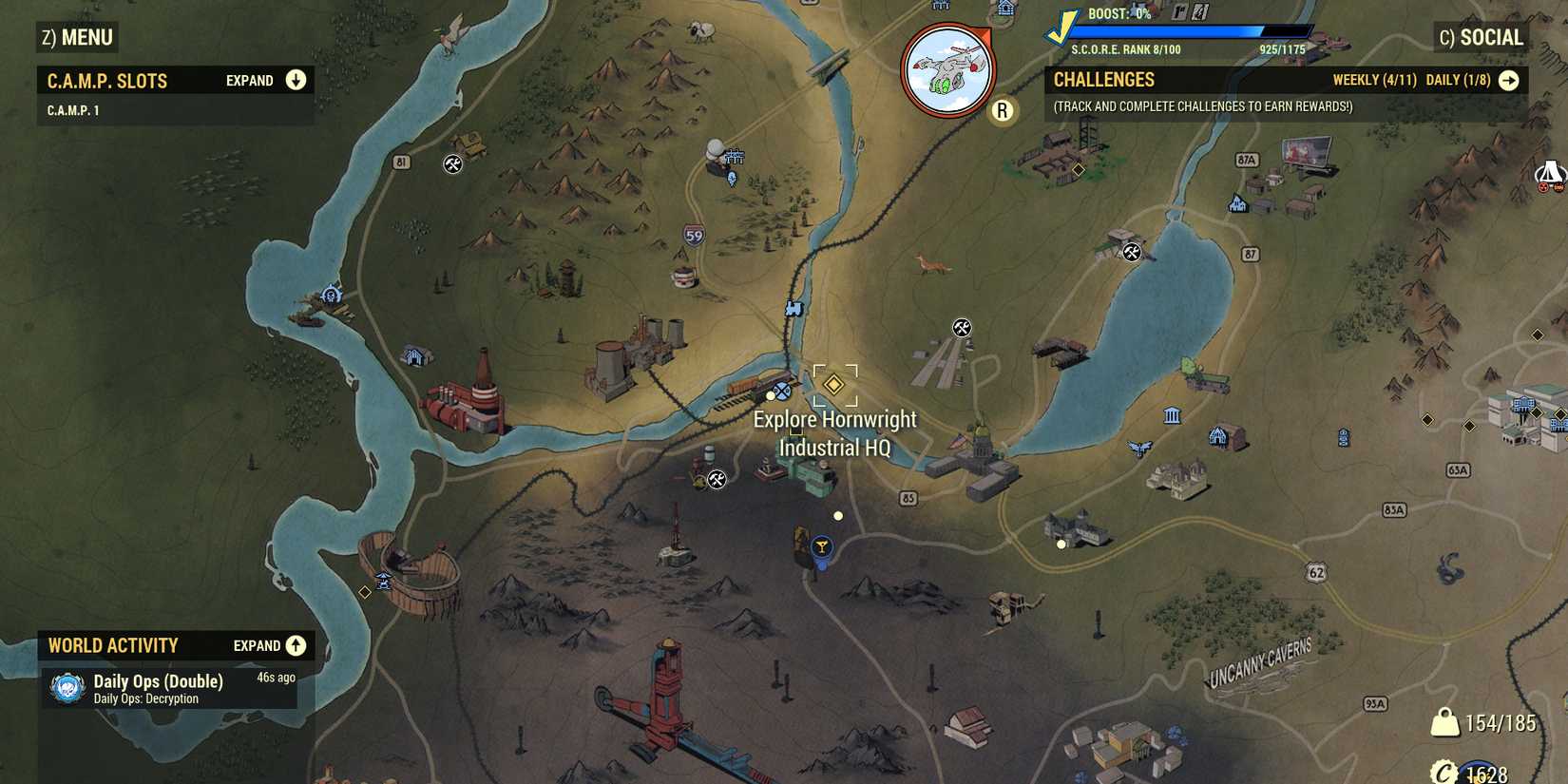The height and width of the screenshot is (784, 1568).
Task: Open the next challenges page arrow
Action: click(x=1509, y=81)
